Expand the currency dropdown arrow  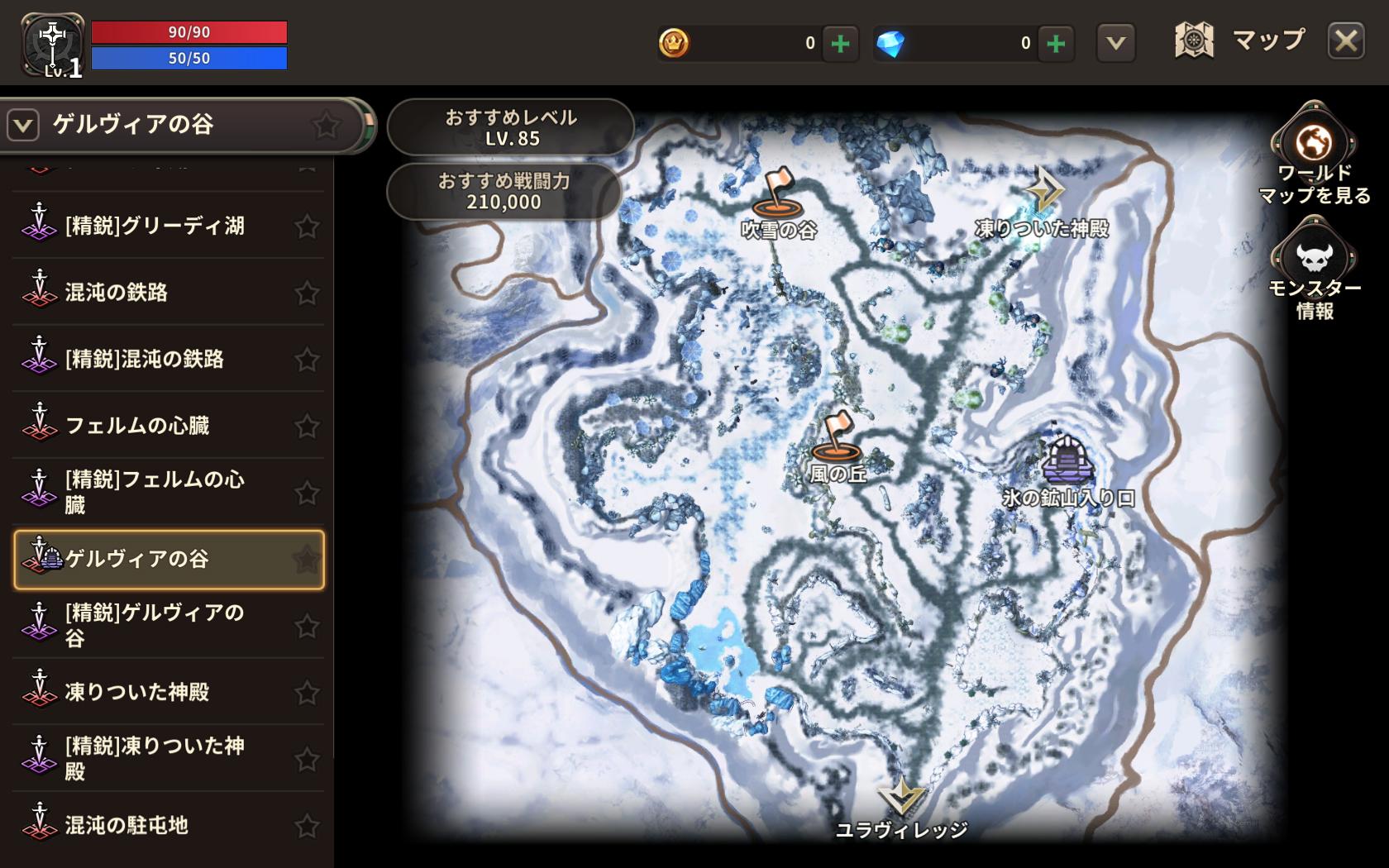[x=1115, y=43]
